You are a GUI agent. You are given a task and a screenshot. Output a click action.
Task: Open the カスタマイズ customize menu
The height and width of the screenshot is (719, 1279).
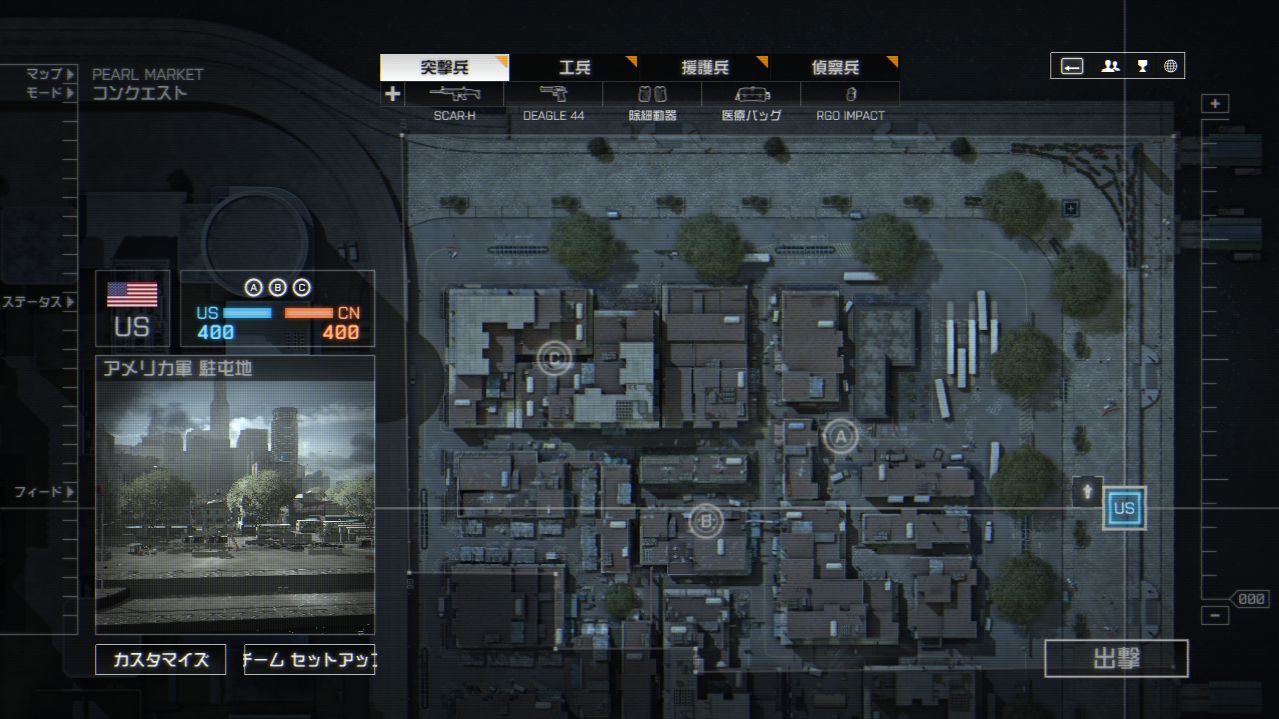(160, 660)
